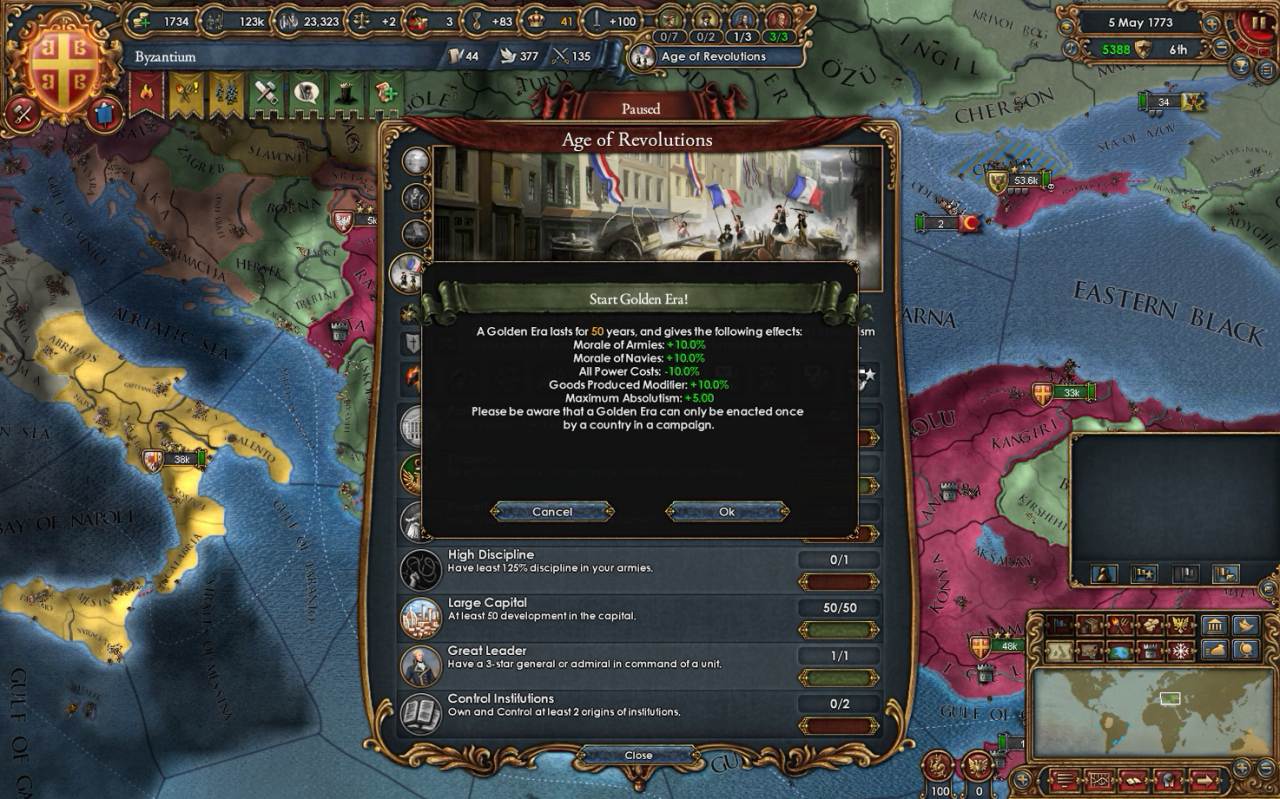This screenshot has width=1280, height=799.
Task: Open the speech bubble diplomat alert banner
Action: pos(305,93)
